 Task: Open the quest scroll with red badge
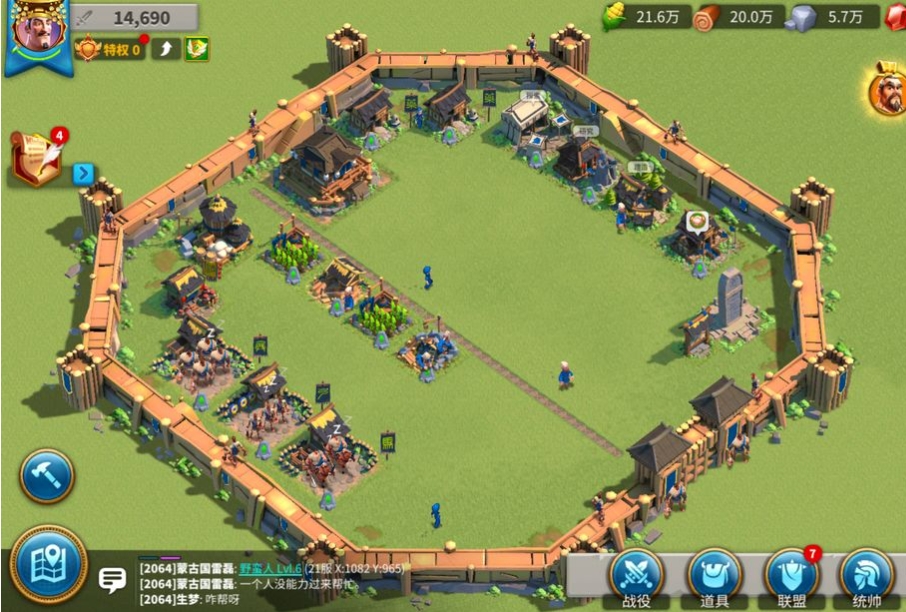click(38, 158)
